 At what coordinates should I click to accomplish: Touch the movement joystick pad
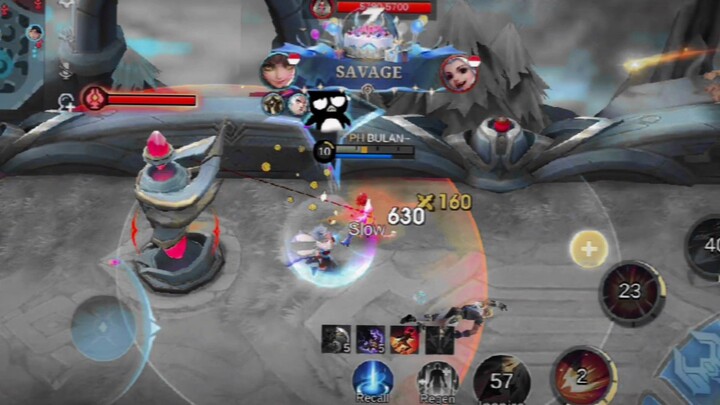point(104,328)
